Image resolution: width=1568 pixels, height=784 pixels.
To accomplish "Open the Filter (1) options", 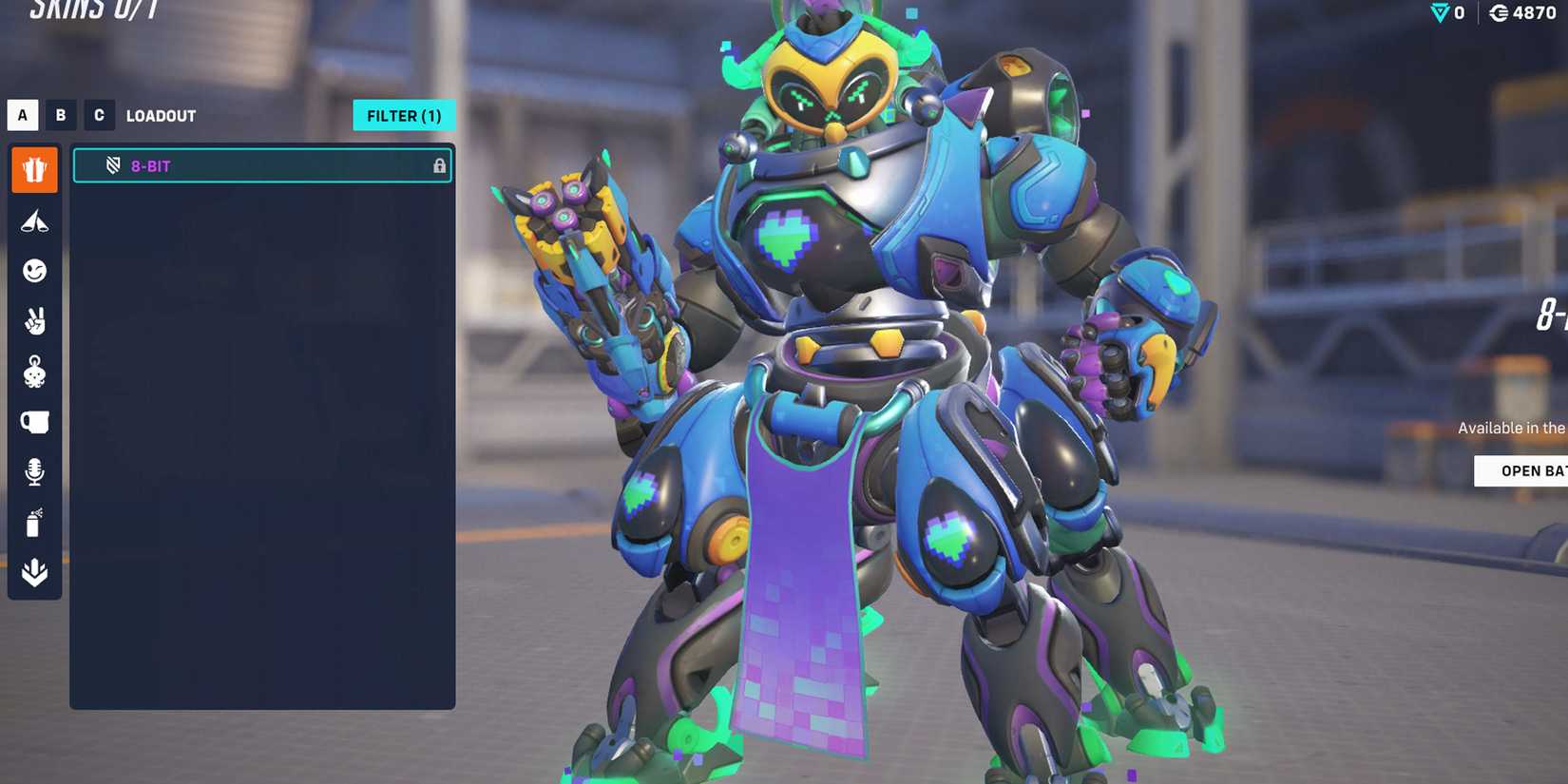I will tap(404, 115).
